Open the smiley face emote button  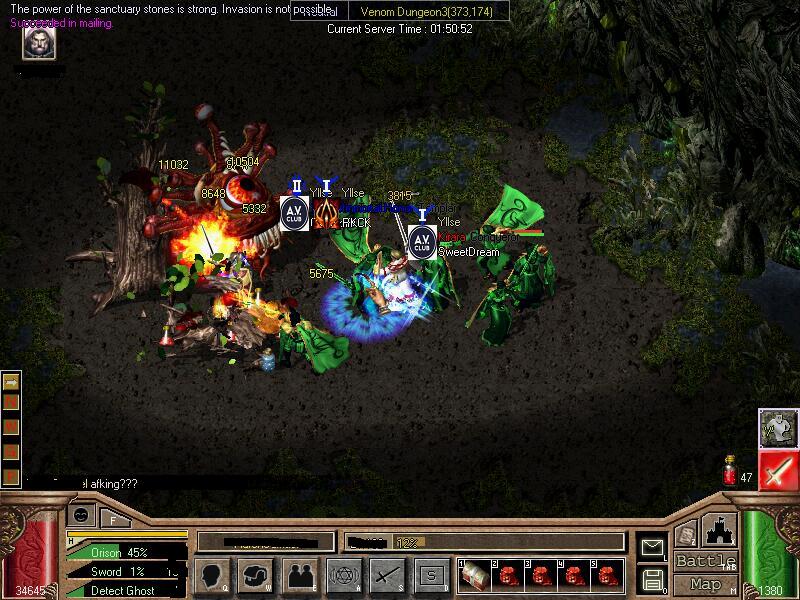tap(80, 516)
